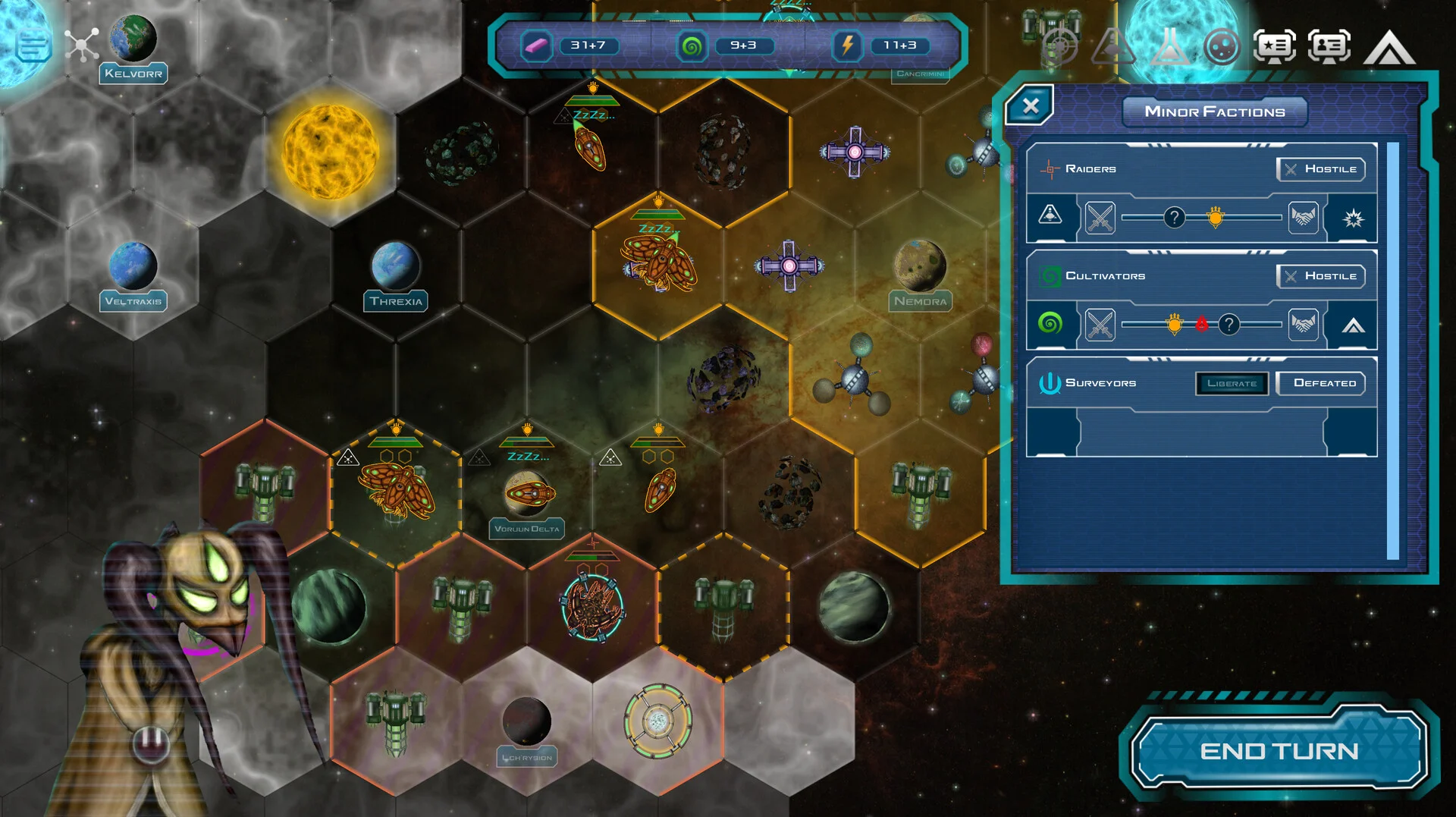Open the planet overview icon
Viewport: 1456px width, 817px height.
coord(1221,47)
